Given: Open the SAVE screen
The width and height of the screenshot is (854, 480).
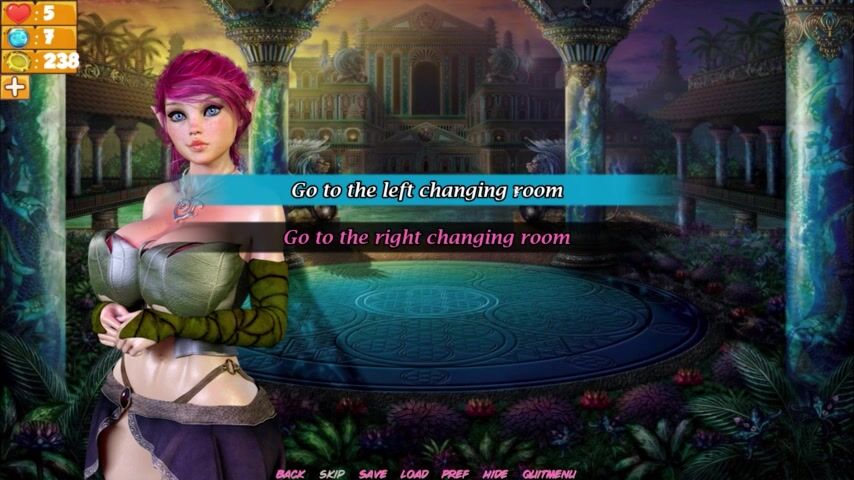Looking at the screenshot, I should (x=373, y=473).
